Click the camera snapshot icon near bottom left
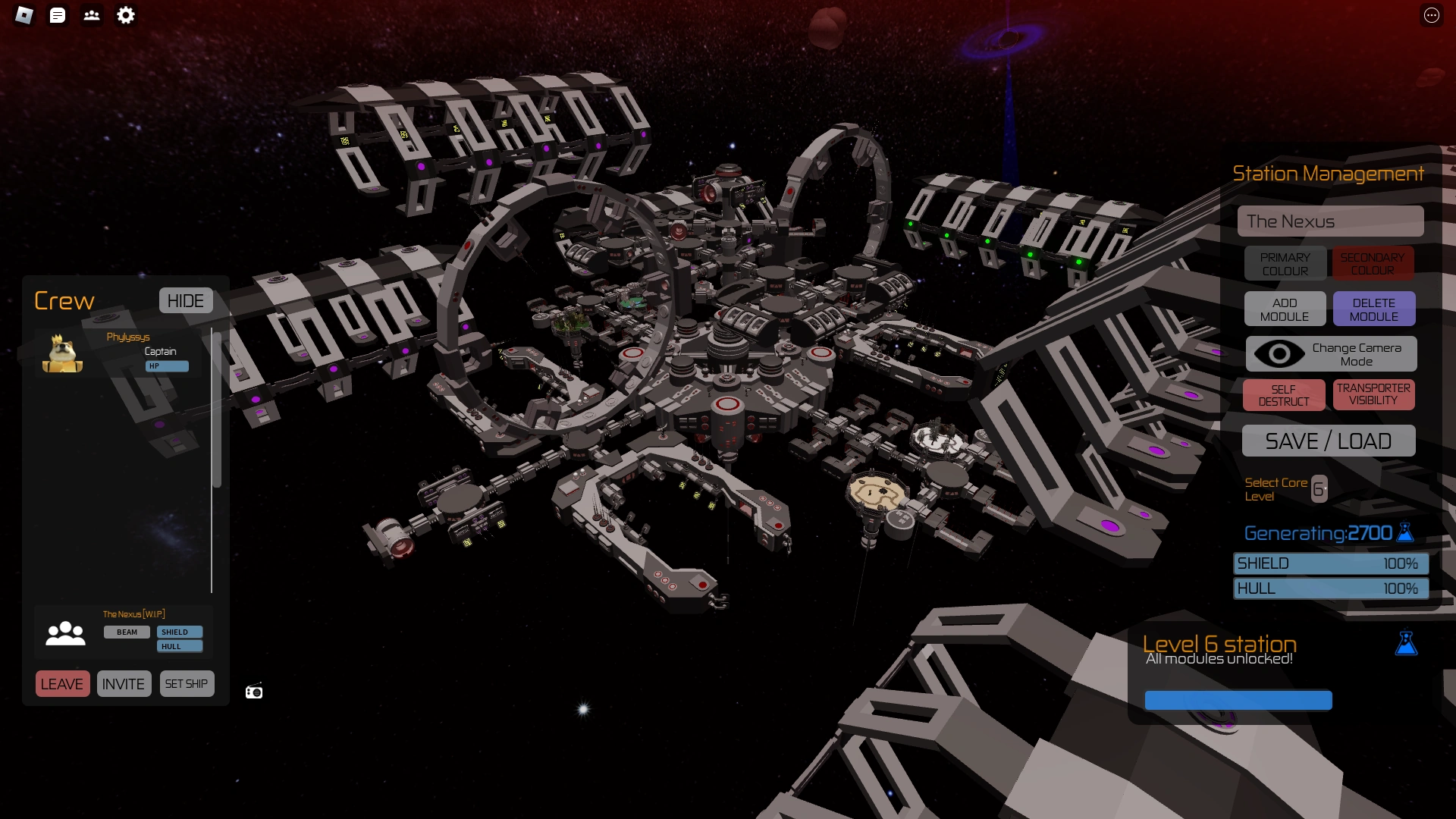 tap(253, 691)
